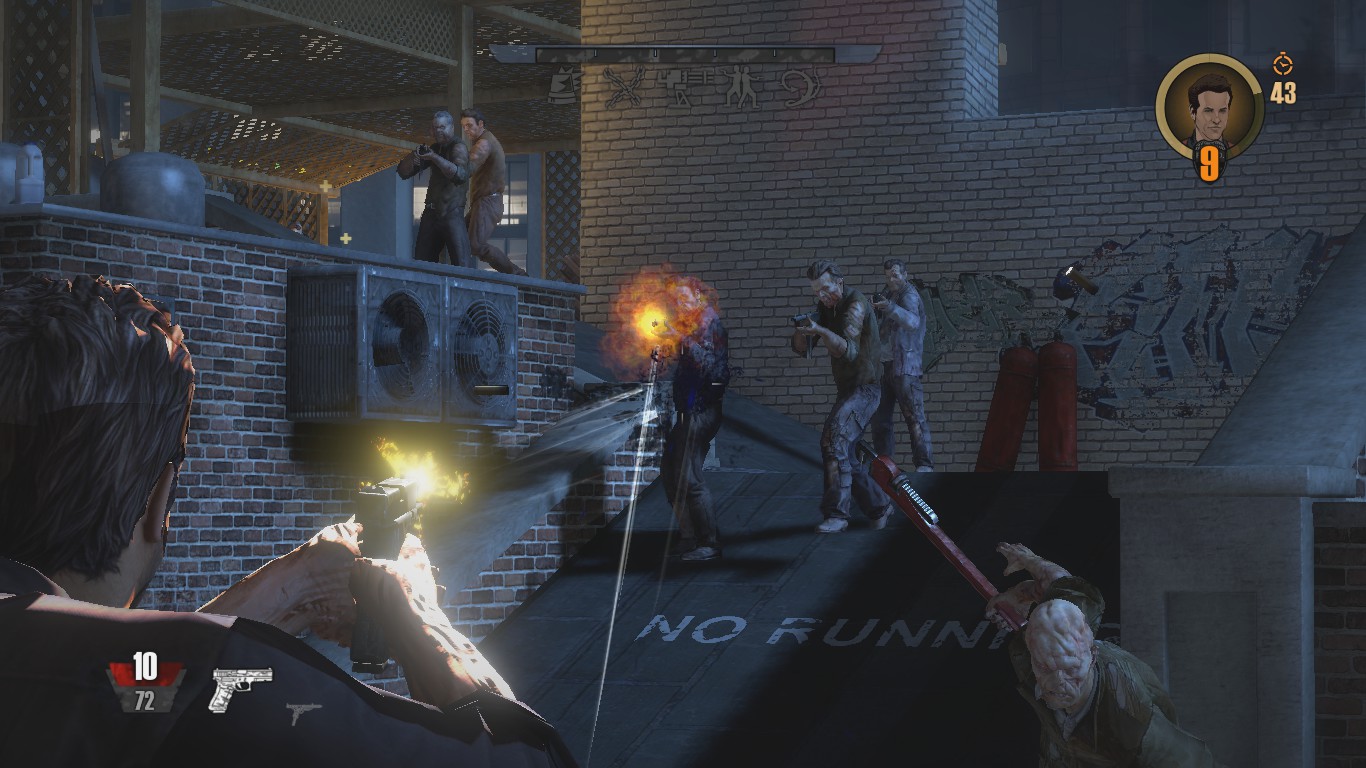The image size is (1366, 768).
Task: Activate the crossed chains ability icon
Action: tap(622, 87)
